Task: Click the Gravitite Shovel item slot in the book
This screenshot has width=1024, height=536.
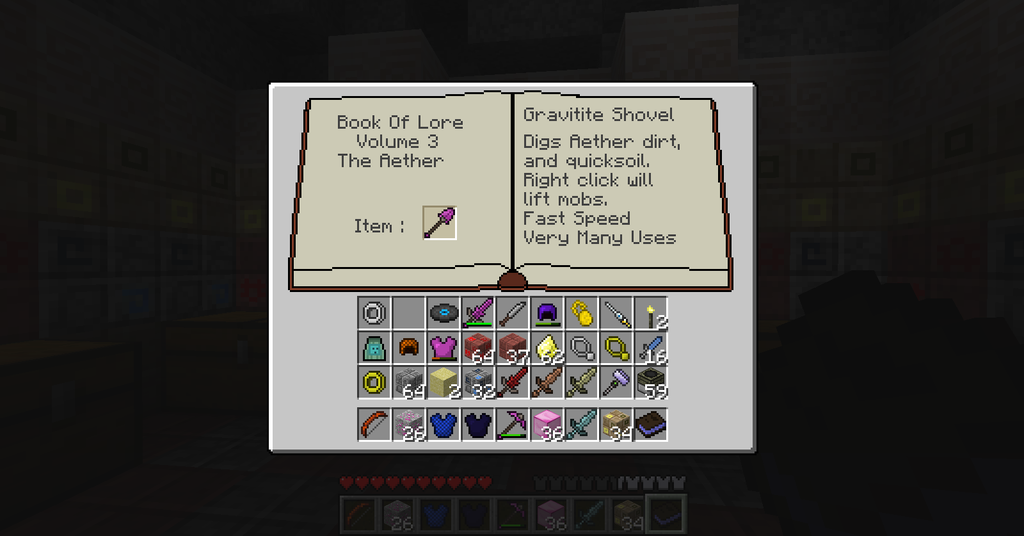Action: point(439,222)
